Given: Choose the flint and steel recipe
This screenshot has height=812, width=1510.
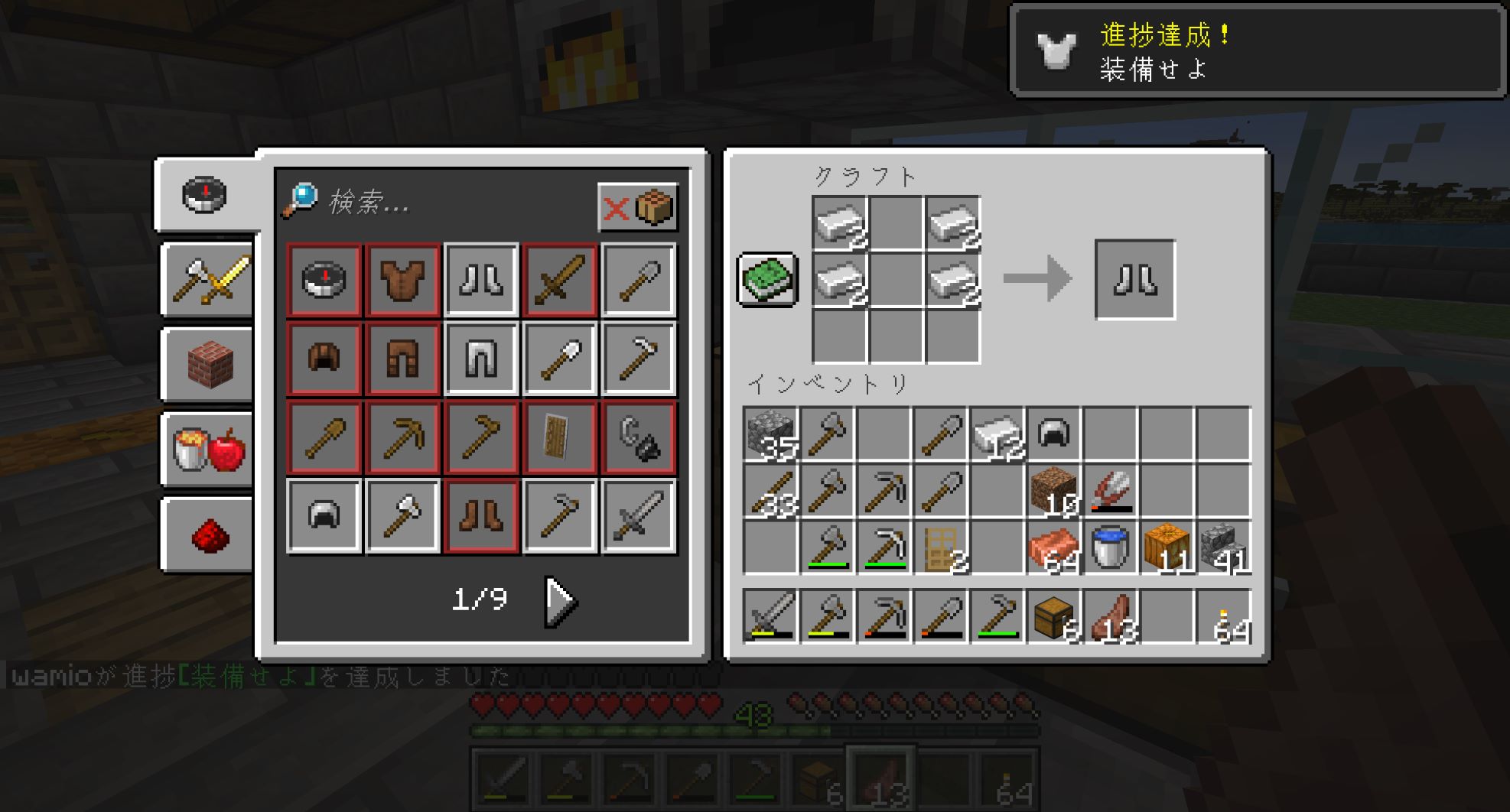Looking at the screenshot, I should (x=638, y=437).
